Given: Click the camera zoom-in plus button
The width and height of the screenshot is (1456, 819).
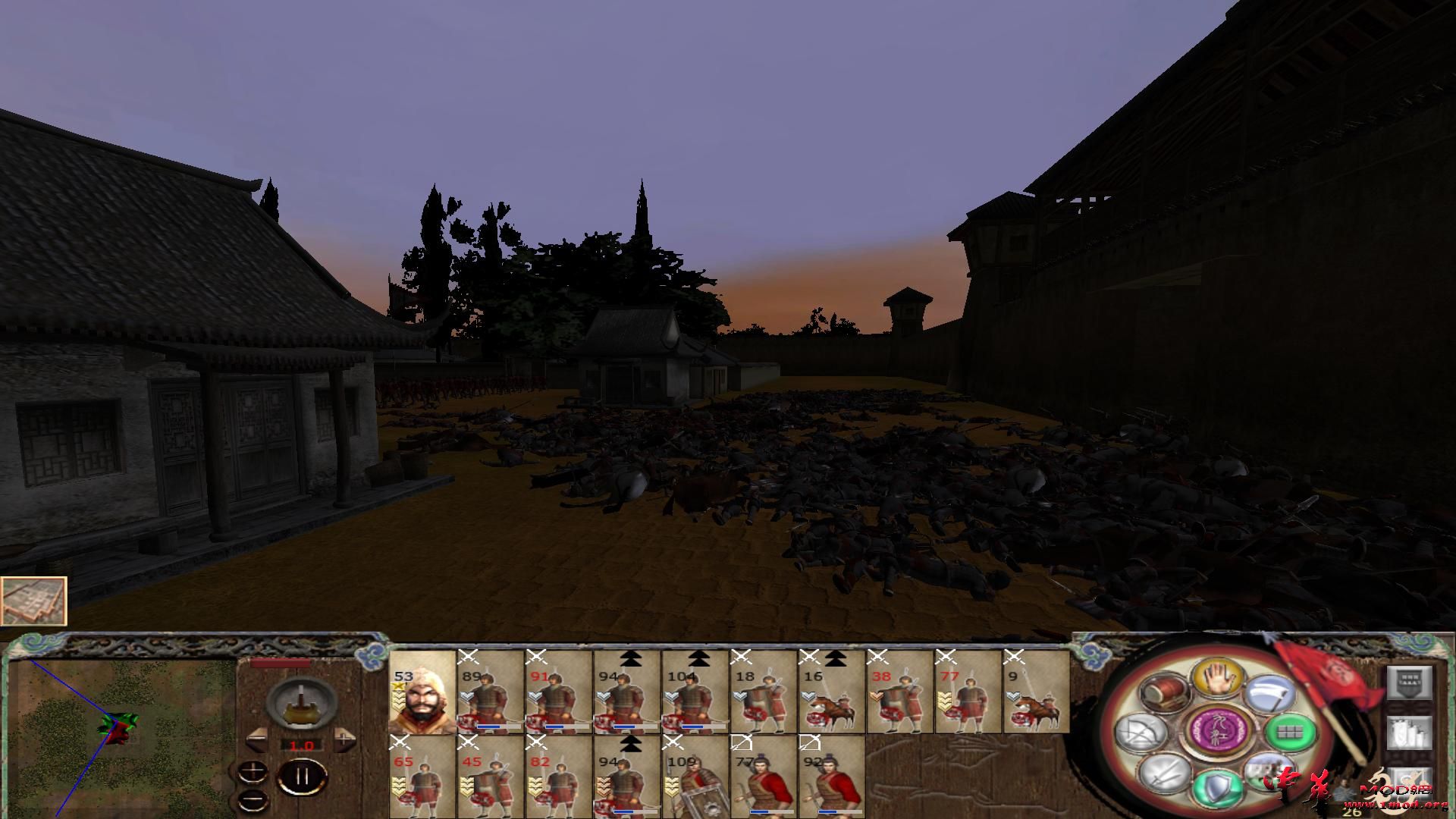Looking at the screenshot, I should [253, 772].
